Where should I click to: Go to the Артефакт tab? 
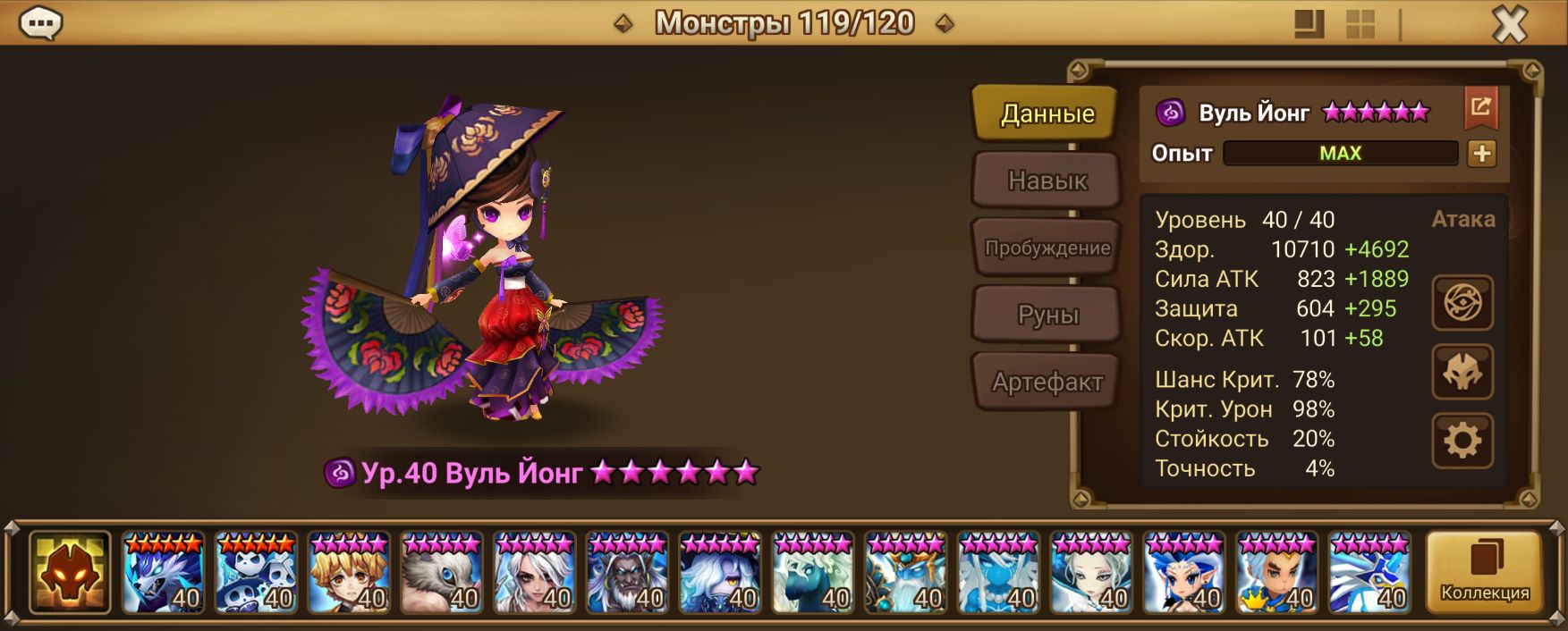point(1047,382)
